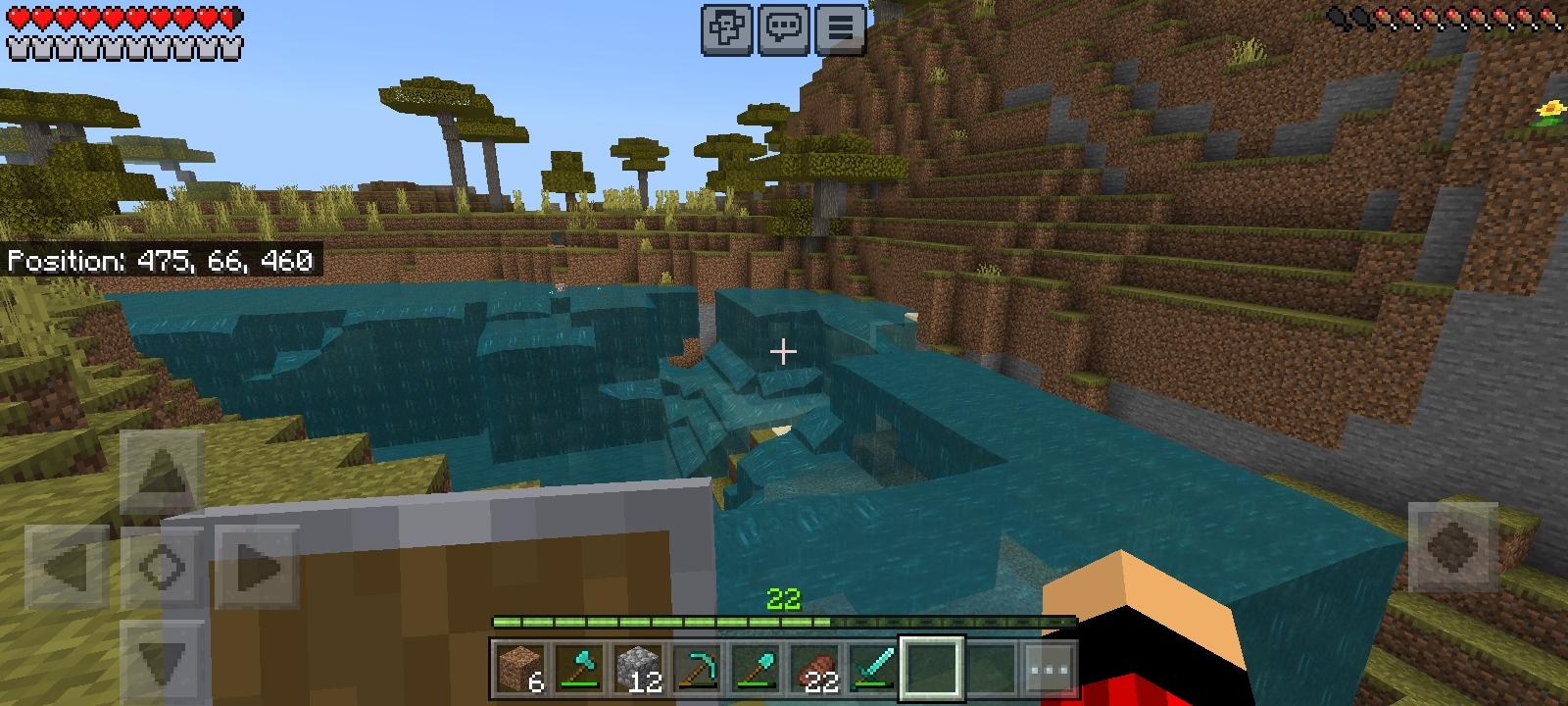
Task: Tap the center diamond movement control
Action: tap(165, 565)
